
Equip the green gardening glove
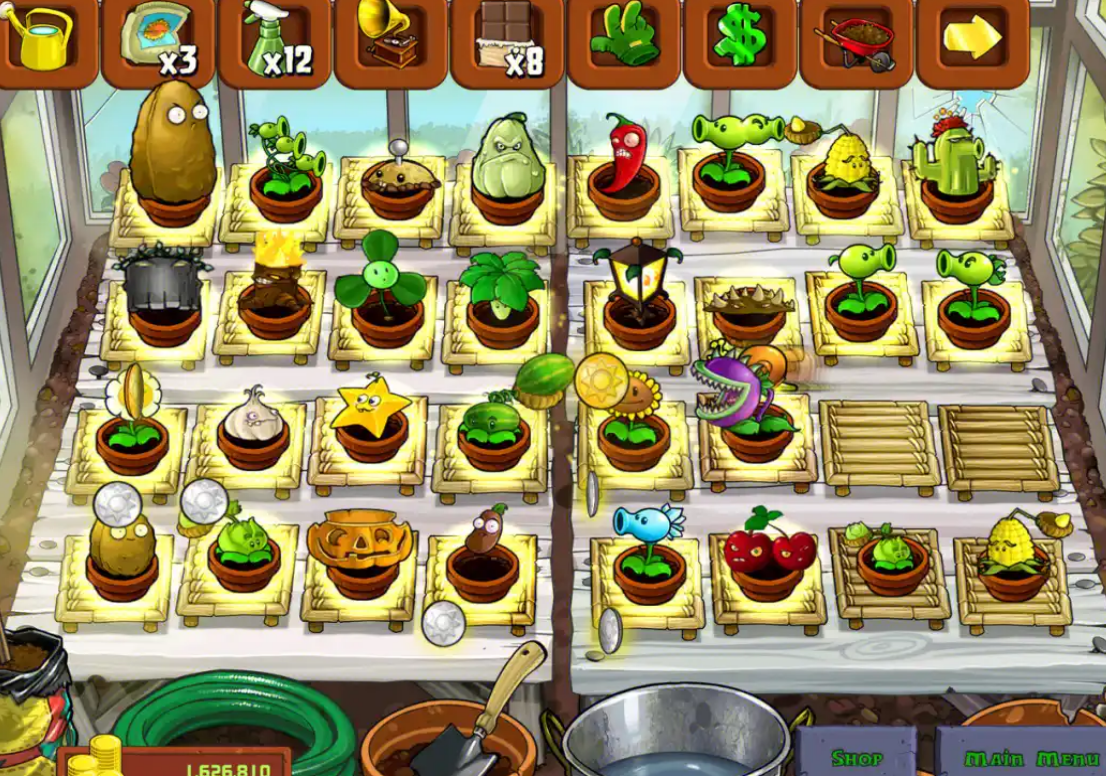(624, 40)
